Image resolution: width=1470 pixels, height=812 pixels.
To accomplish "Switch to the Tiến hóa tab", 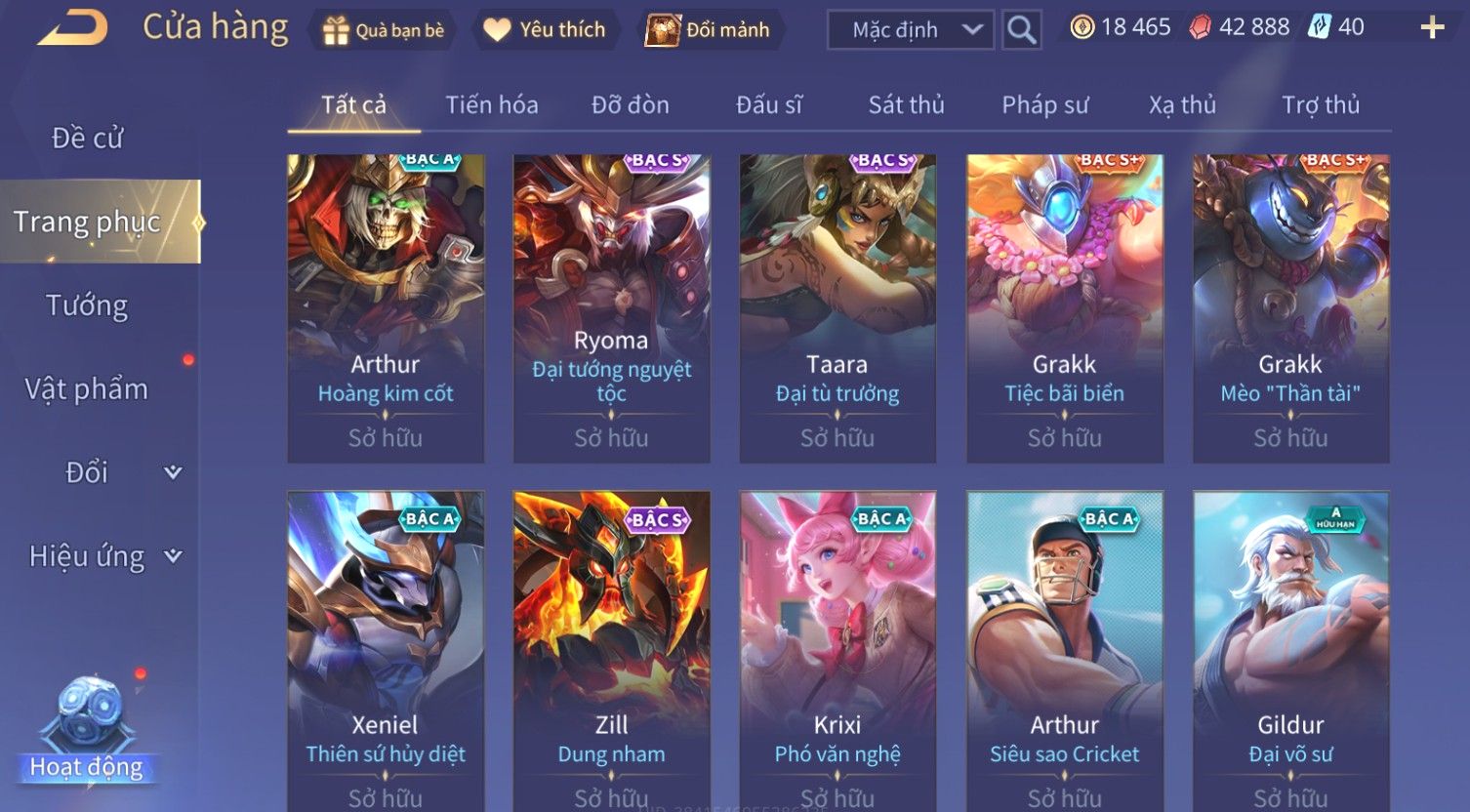I will click(491, 105).
